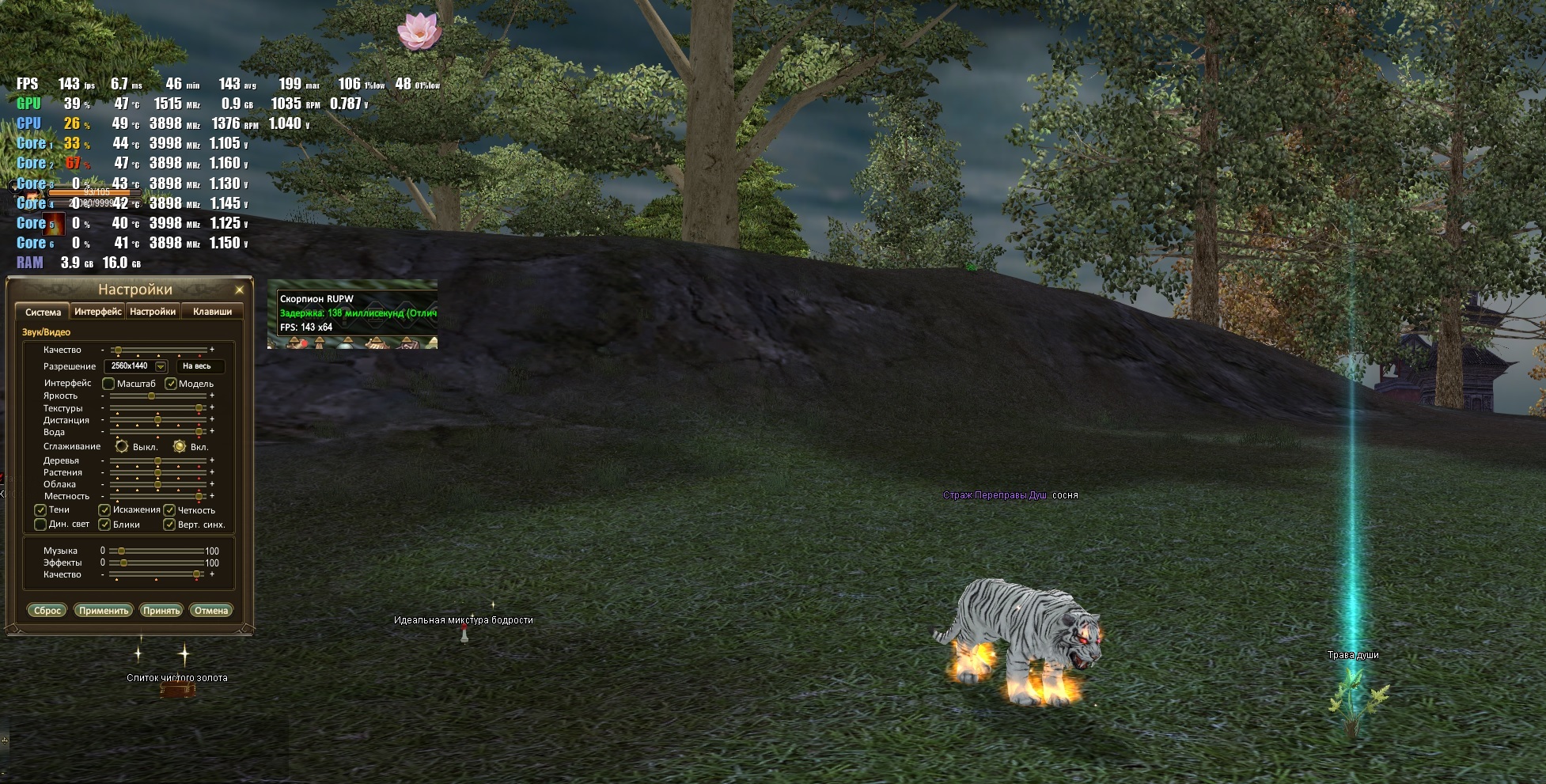Reset settings with the Сброс button
The image size is (1546, 784).
[47, 610]
